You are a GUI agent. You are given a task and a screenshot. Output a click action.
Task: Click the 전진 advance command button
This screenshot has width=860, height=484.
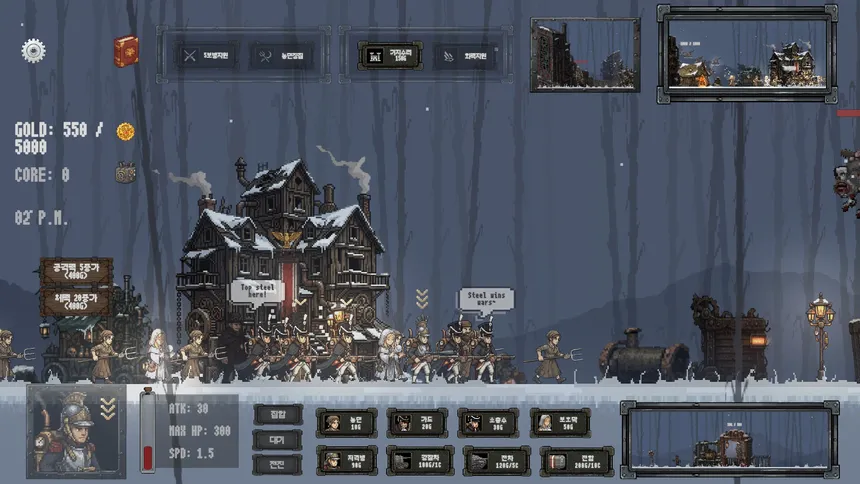(277, 464)
